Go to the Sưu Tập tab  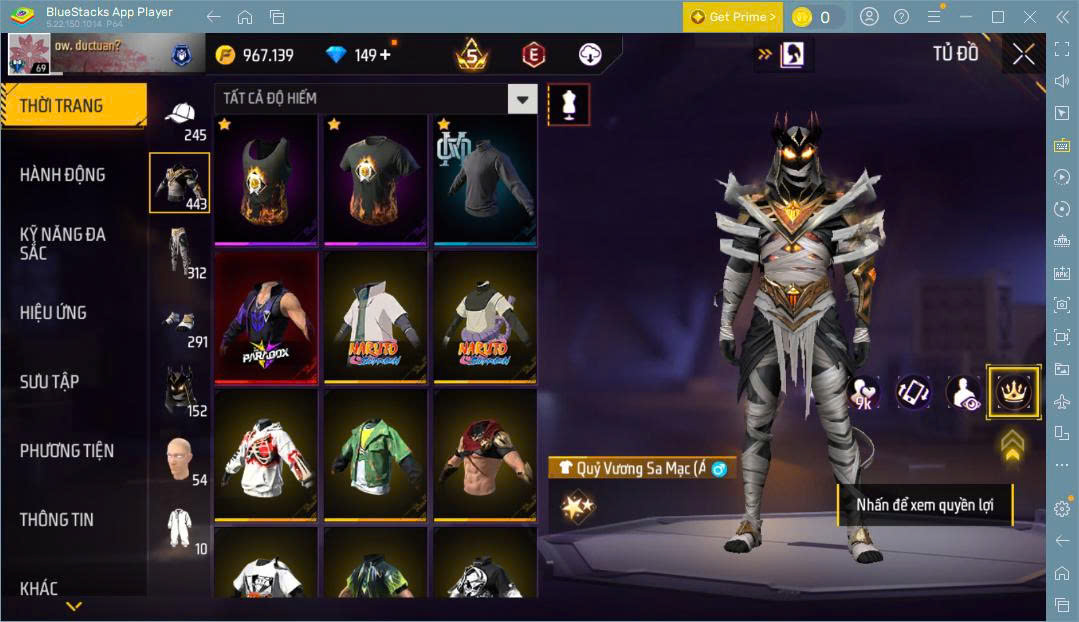[x=49, y=382]
